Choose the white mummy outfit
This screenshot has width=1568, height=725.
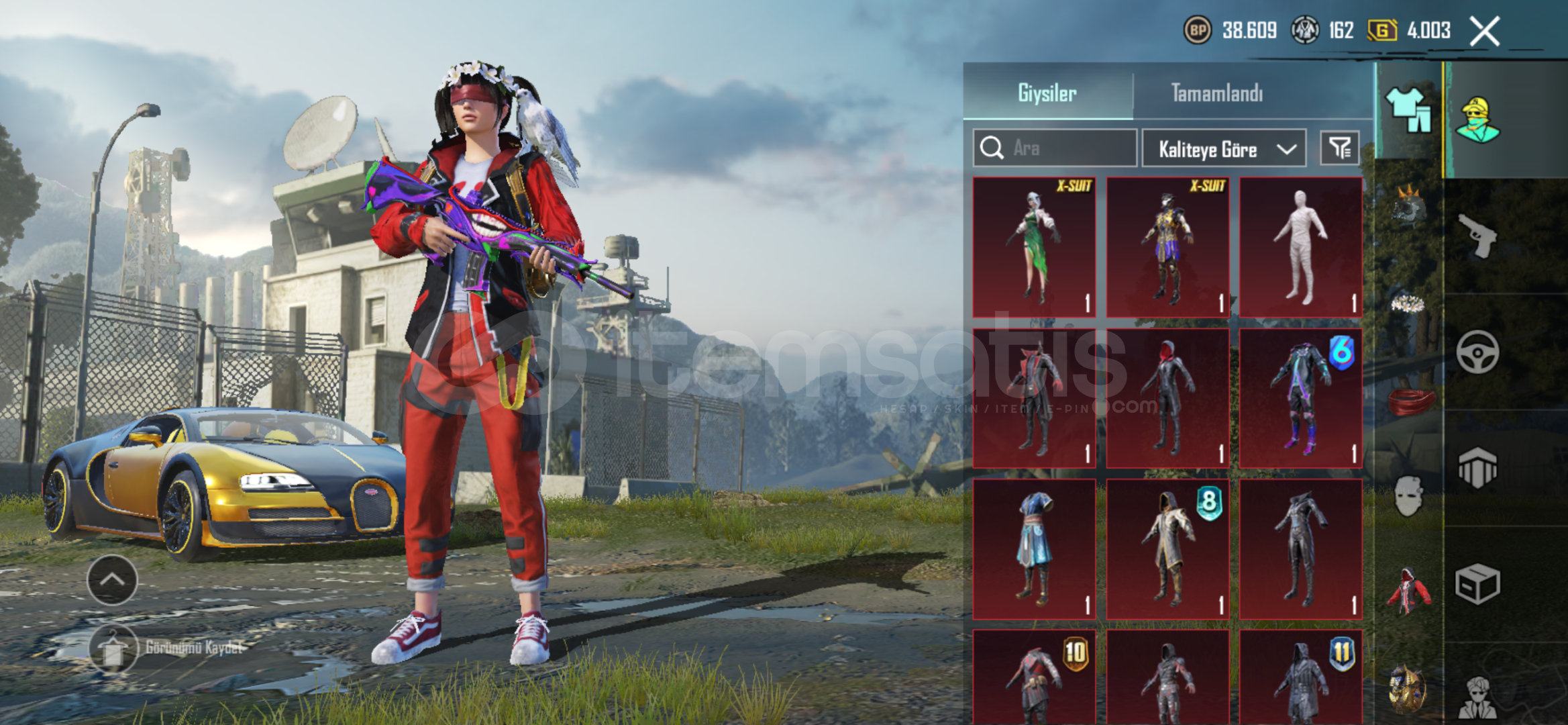tap(1300, 247)
